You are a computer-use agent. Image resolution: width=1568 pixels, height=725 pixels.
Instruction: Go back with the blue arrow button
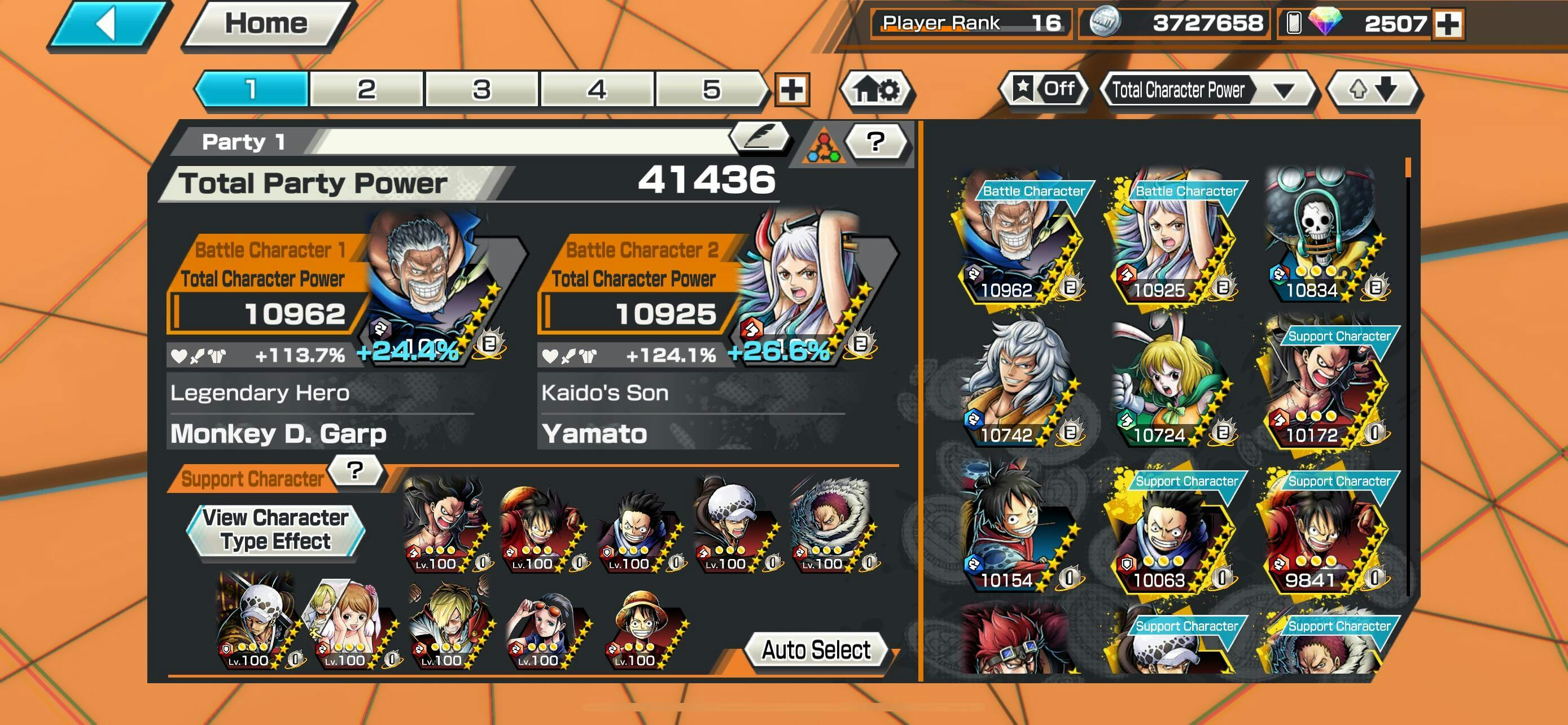tap(108, 24)
